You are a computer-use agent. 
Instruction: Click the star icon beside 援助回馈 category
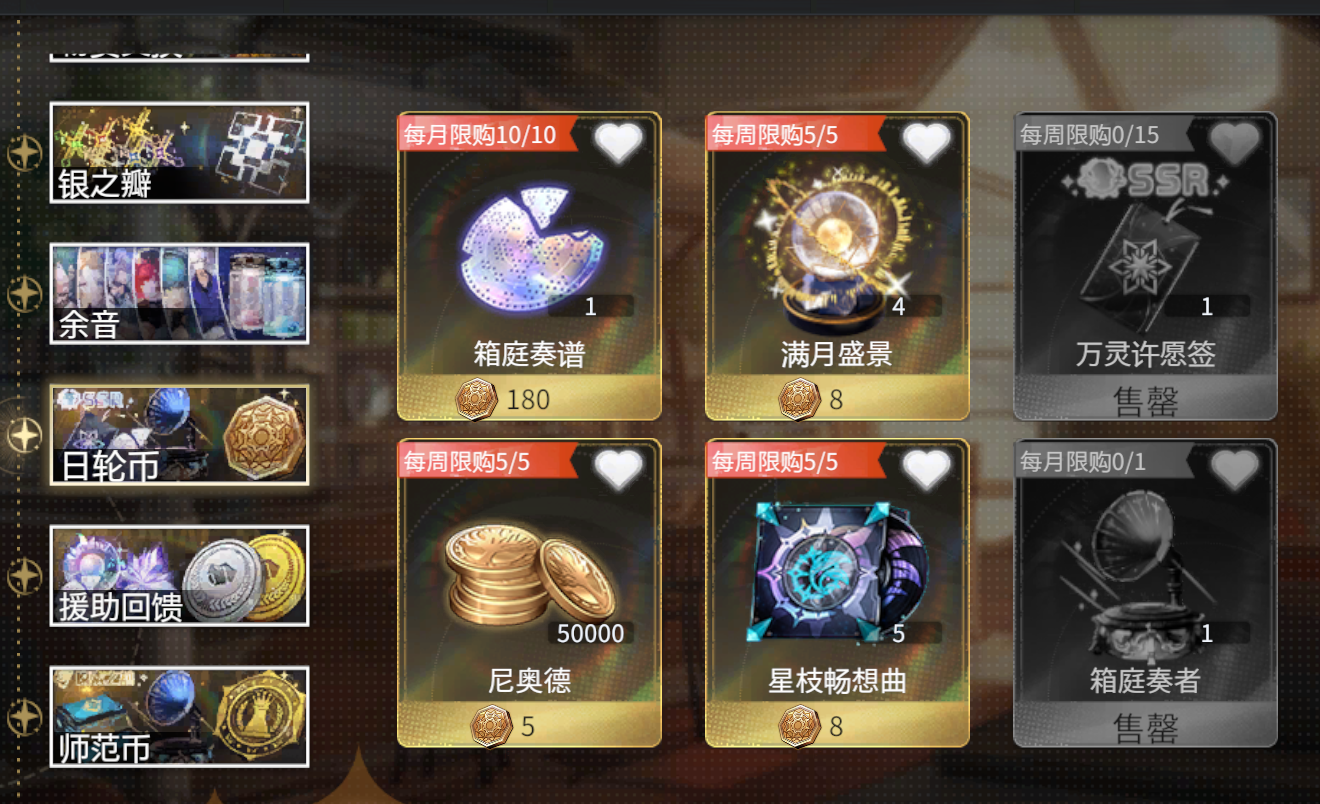(x=22, y=574)
